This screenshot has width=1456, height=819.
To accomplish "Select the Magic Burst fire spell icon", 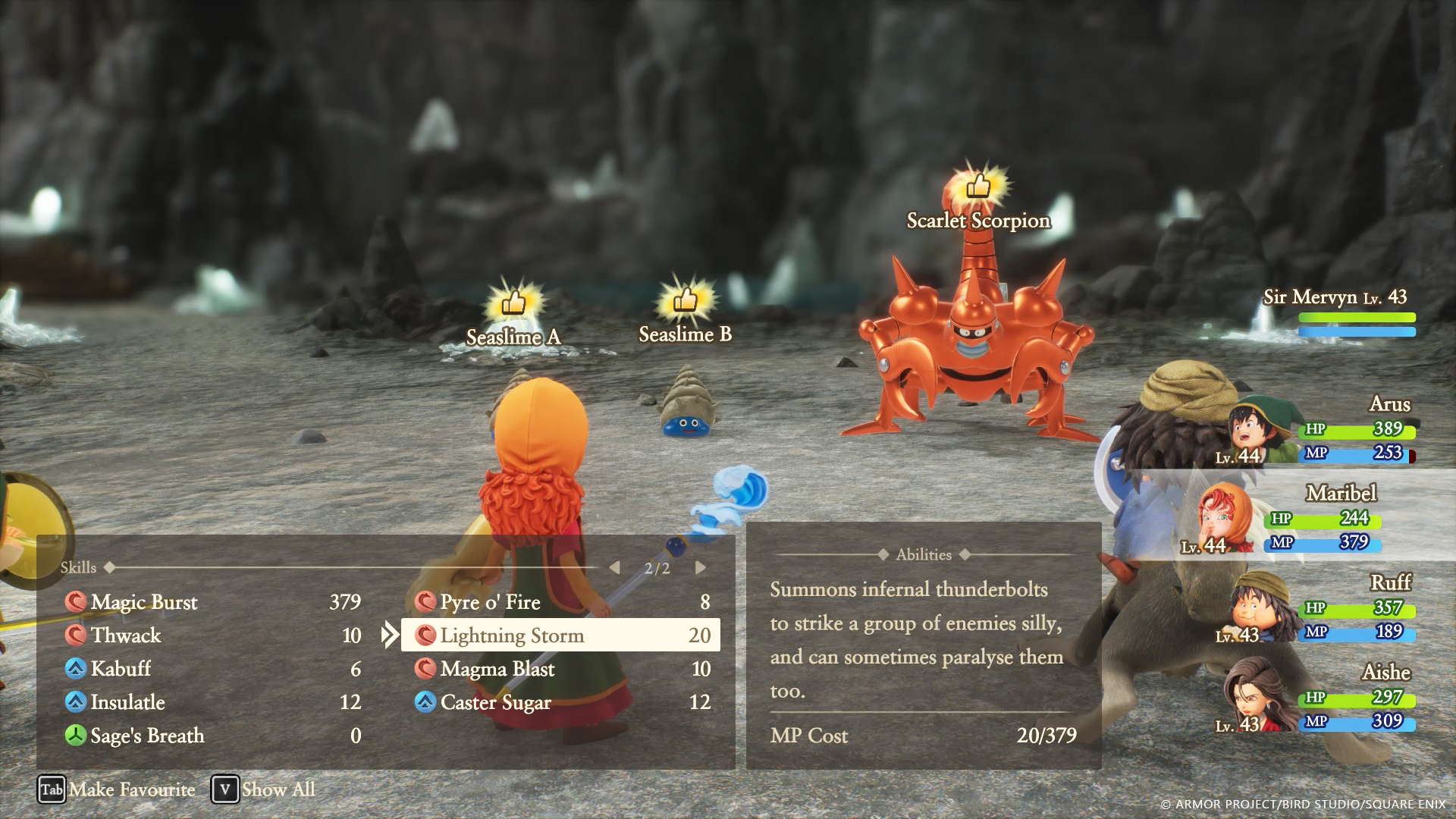I will point(76,602).
